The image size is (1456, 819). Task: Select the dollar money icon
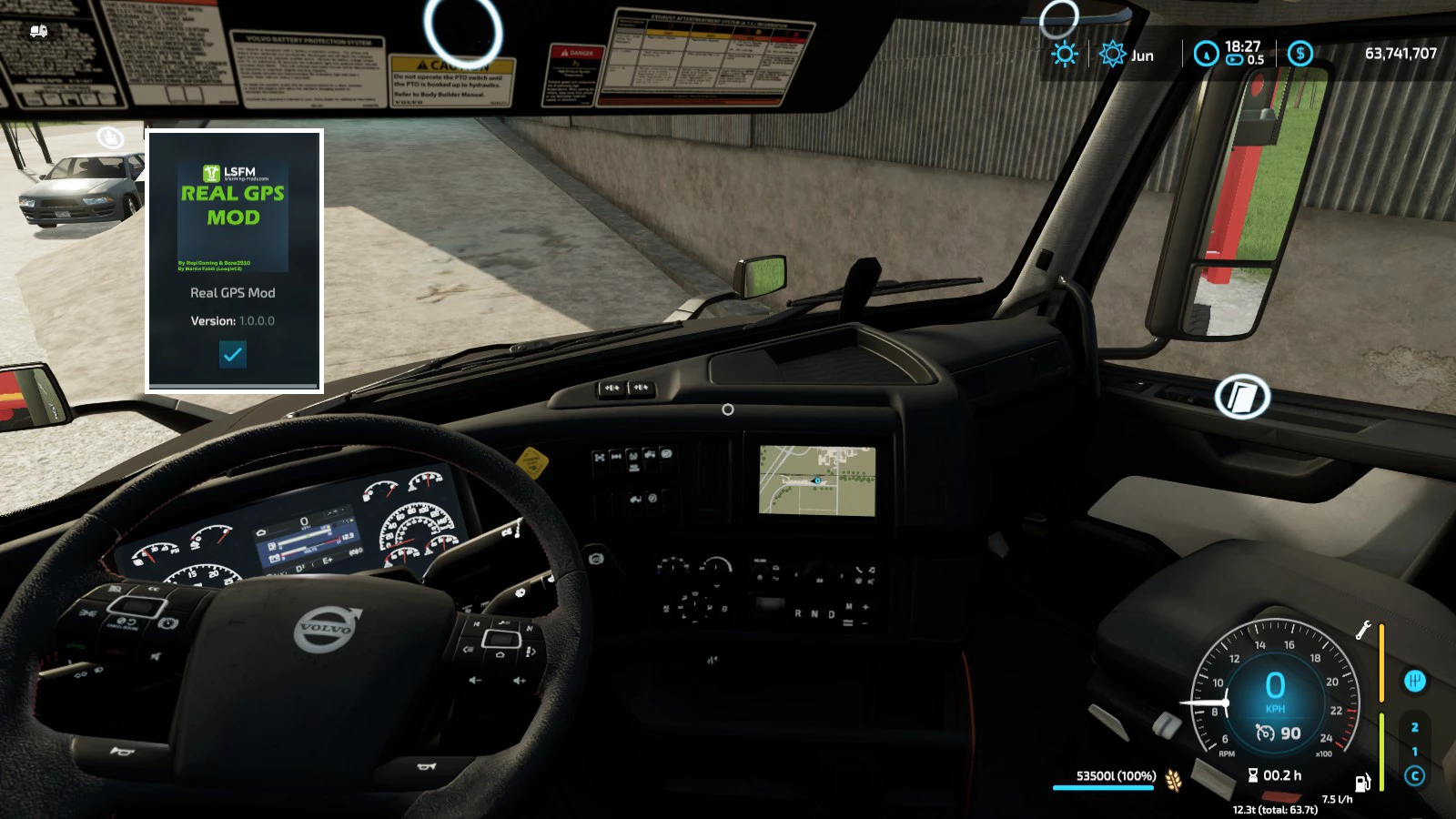(x=1300, y=54)
